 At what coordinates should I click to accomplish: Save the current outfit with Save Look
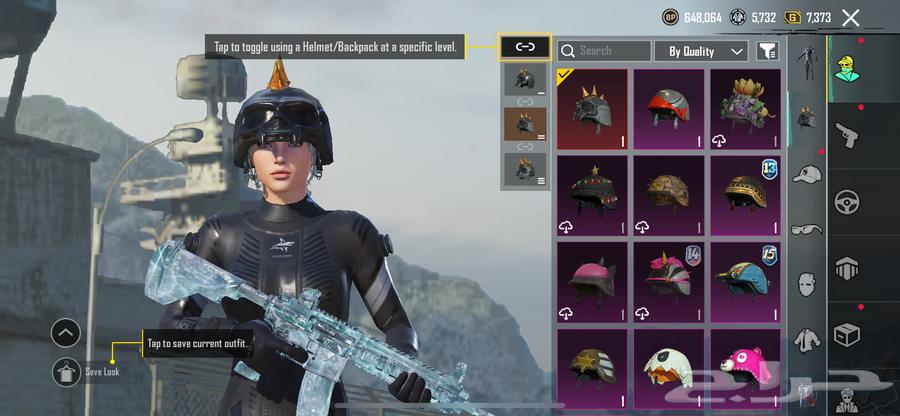(67, 371)
